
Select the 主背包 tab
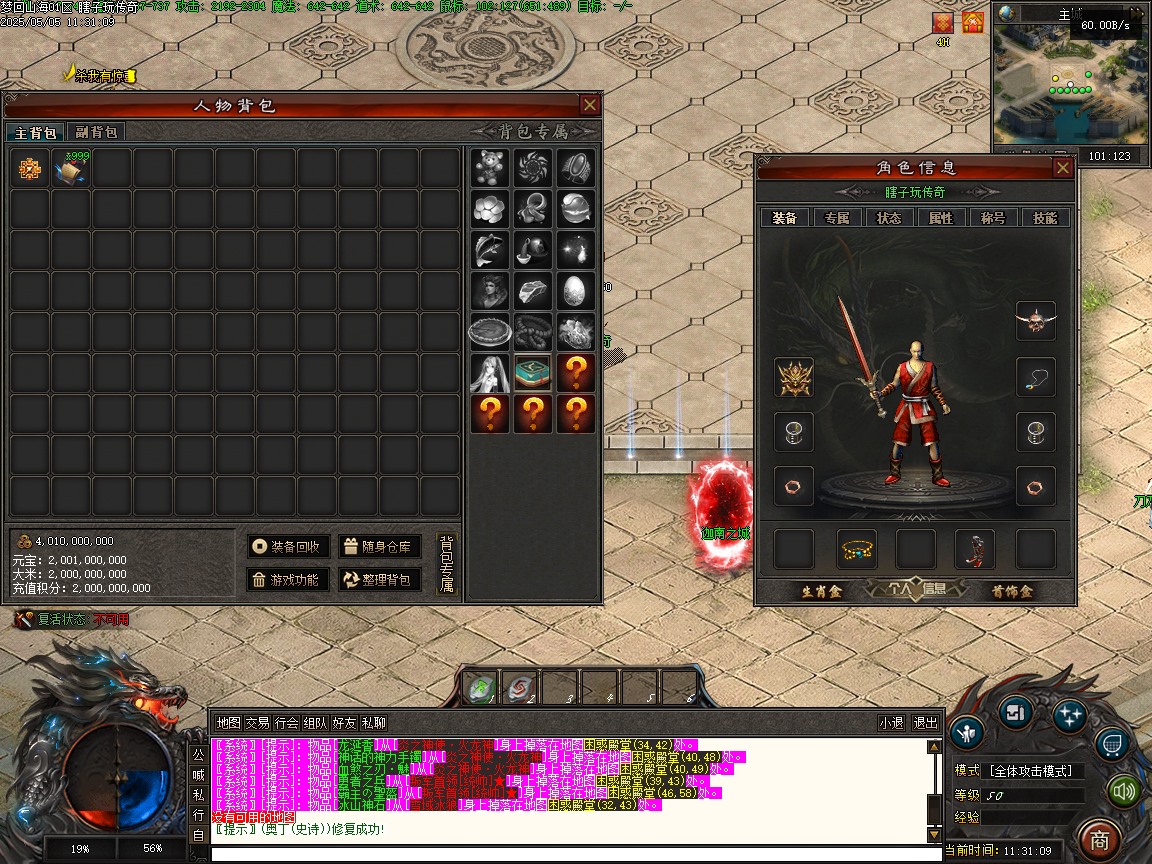(x=35, y=132)
